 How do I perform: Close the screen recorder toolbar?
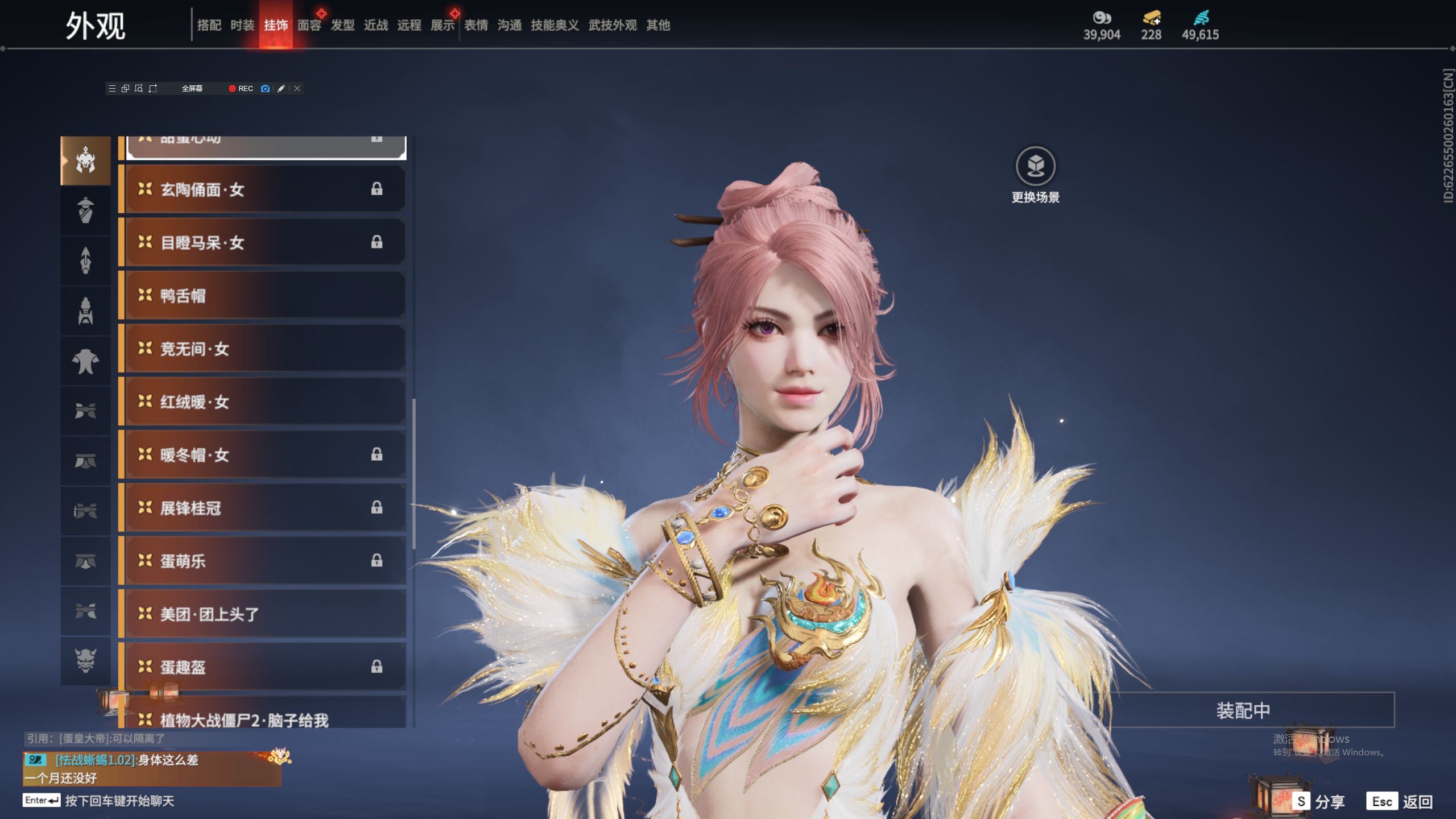pyautogui.click(x=297, y=88)
